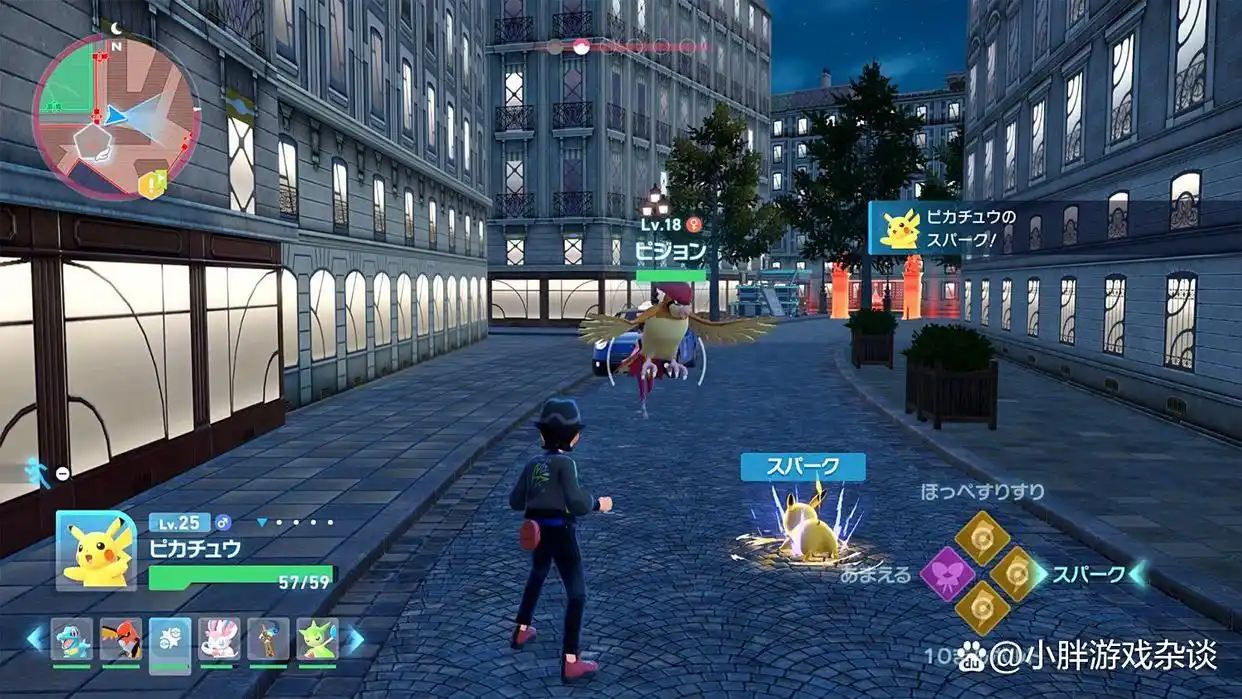The image size is (1242, 699).
Task: Select the yellow exclamation quest marker on minimap
Action: (x=152, y=183)
